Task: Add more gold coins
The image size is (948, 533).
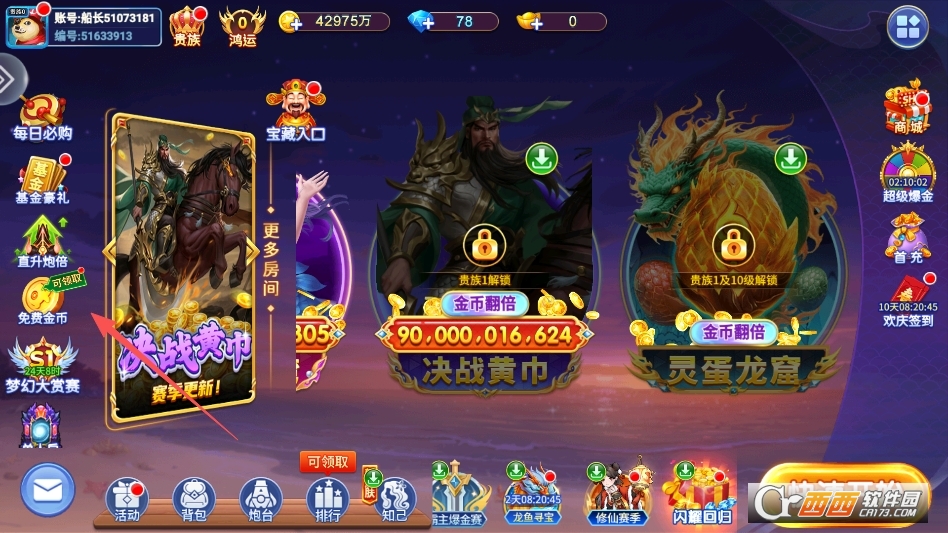Action: [291, 22]
